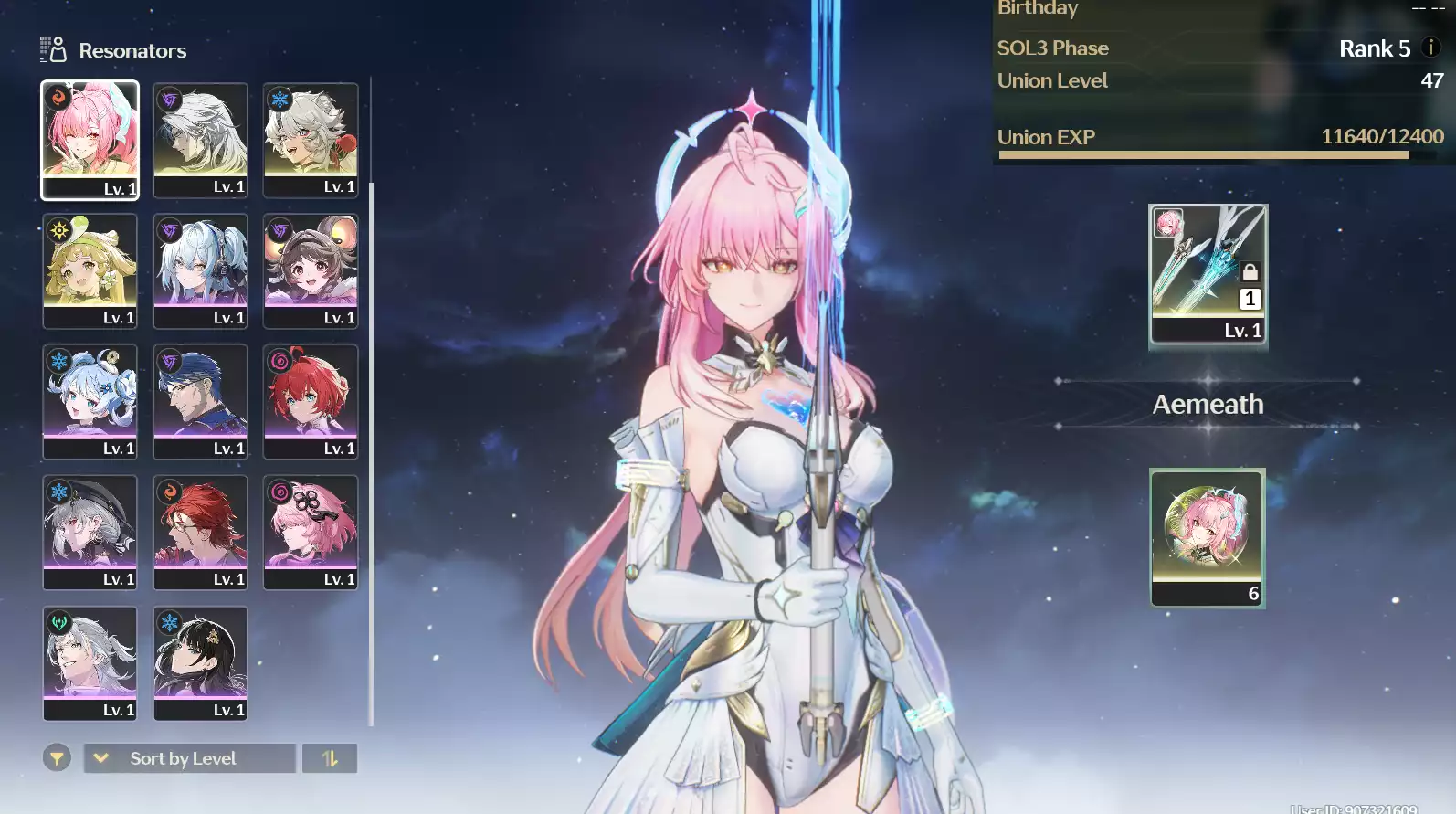Select the gray-haired resonator wearing black hat
Image resolution: width=1456 pixels, height=814 pixels.
click(90, 532)
